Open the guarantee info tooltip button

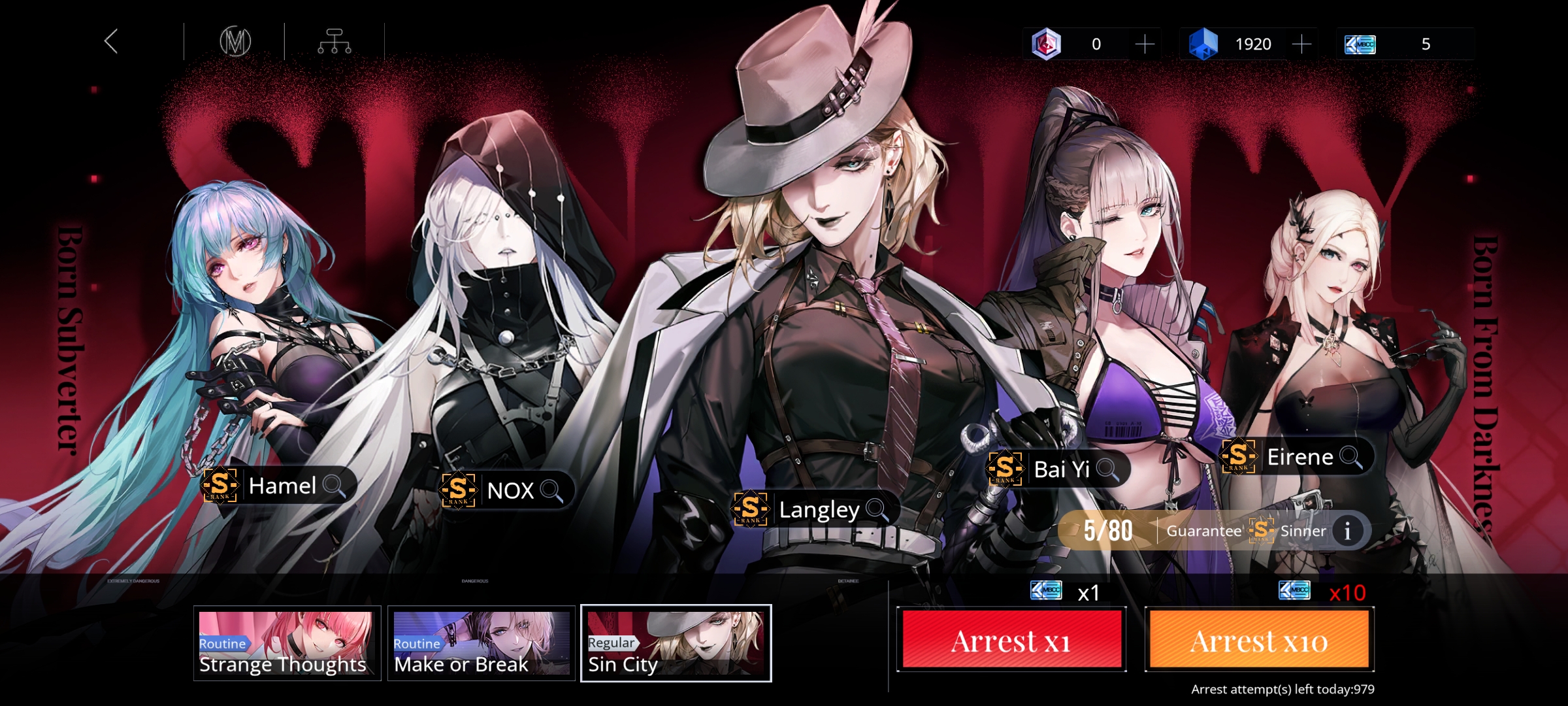pyautogui.click(x=1347, y=531)
